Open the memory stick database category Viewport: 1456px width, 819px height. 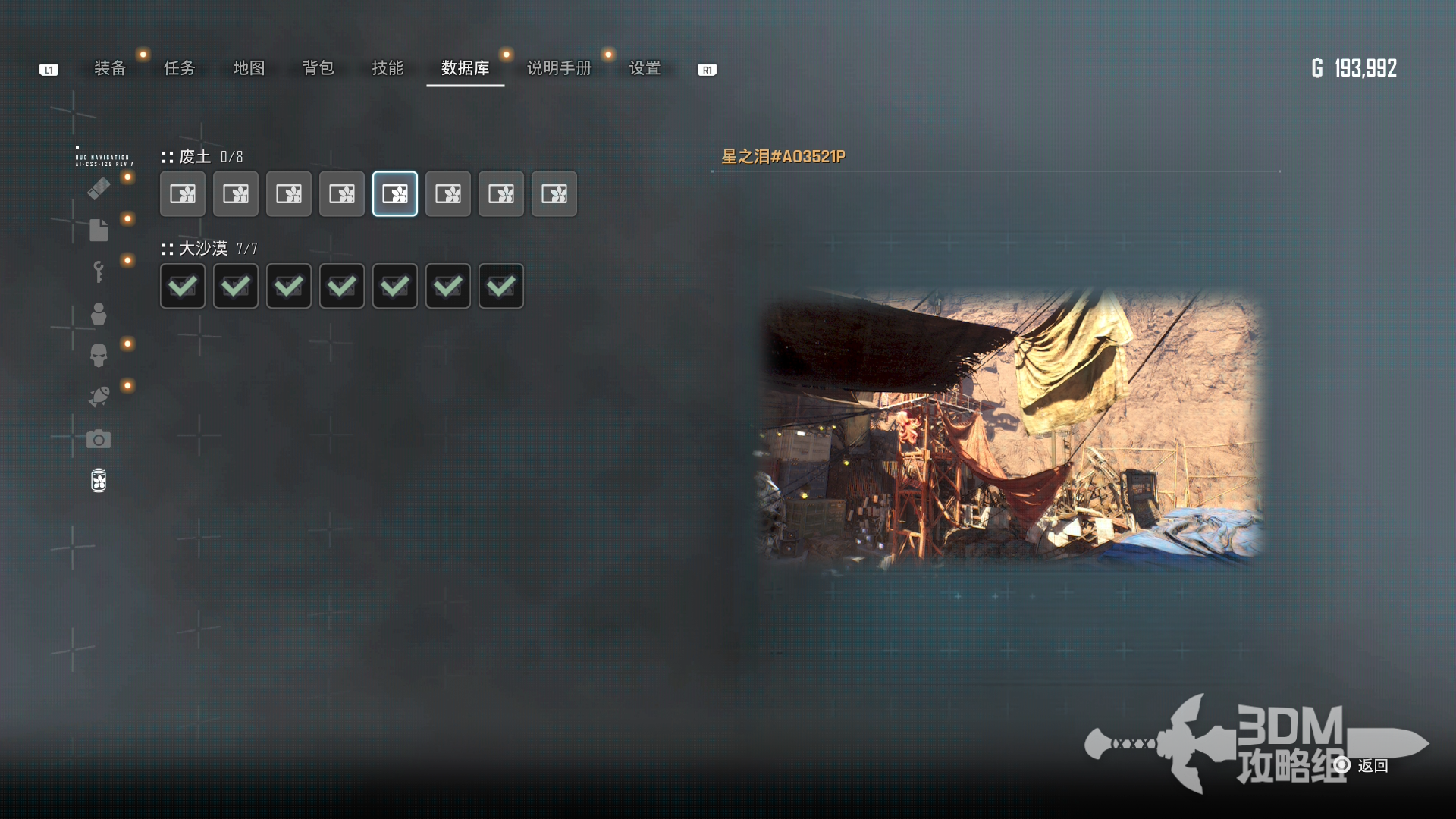(99, 188)
